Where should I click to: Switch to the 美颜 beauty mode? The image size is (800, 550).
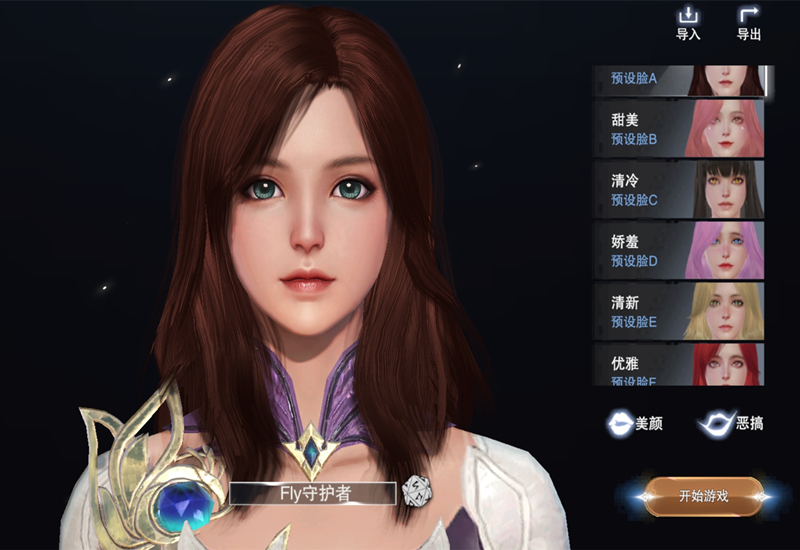click(x=635, y=424)
